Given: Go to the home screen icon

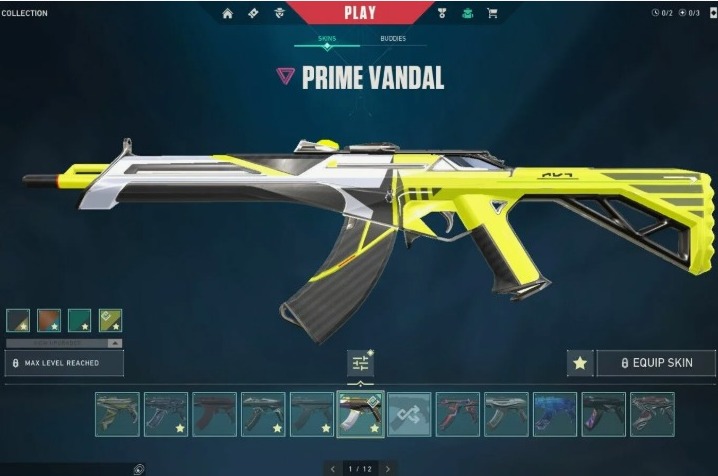Looking at the screenshot, I should [x=227, y=14].
